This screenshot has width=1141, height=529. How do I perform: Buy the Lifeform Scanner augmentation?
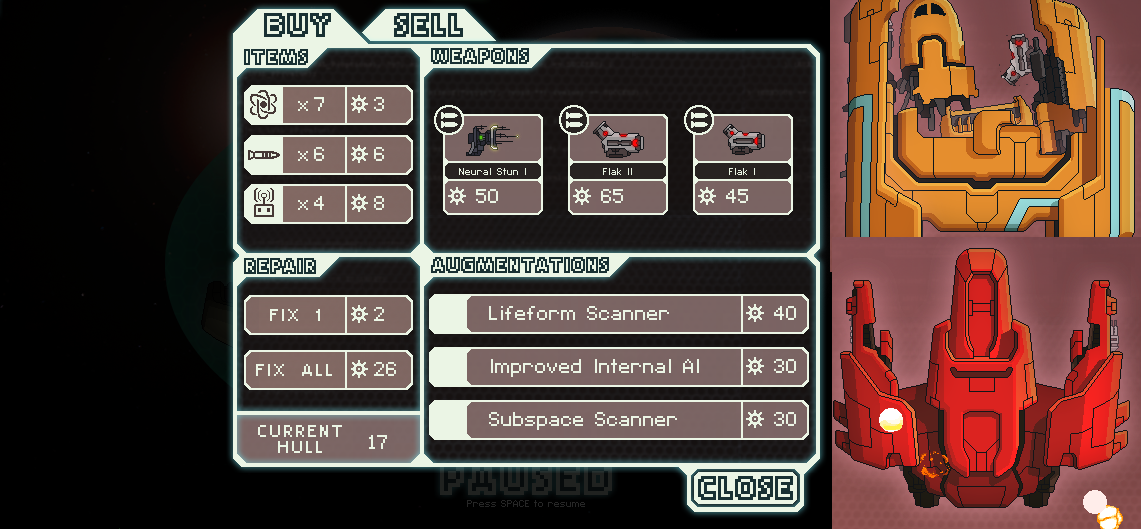pyautogui.click(x=618, y=314)
